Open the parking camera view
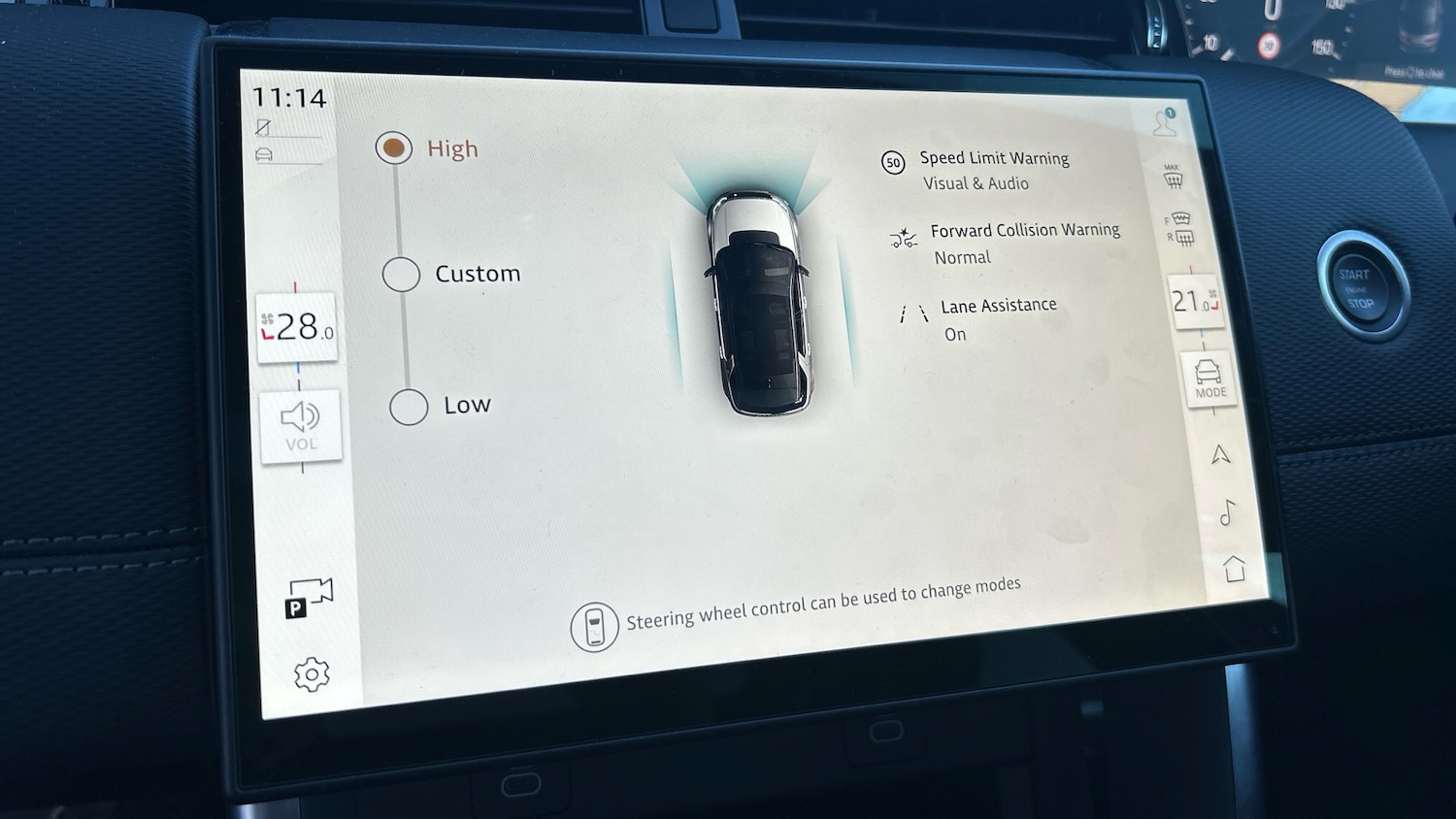This screenshot has width=1456, height=819. click(x=309, y=597)
